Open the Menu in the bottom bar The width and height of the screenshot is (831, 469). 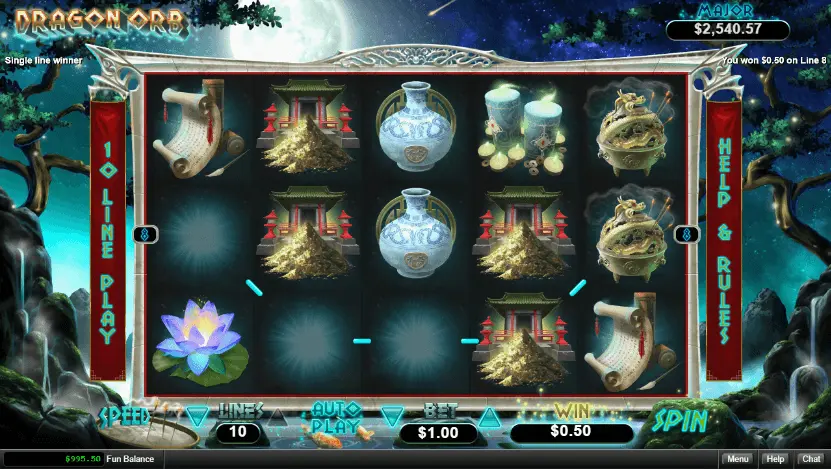(x=738, y=459)
